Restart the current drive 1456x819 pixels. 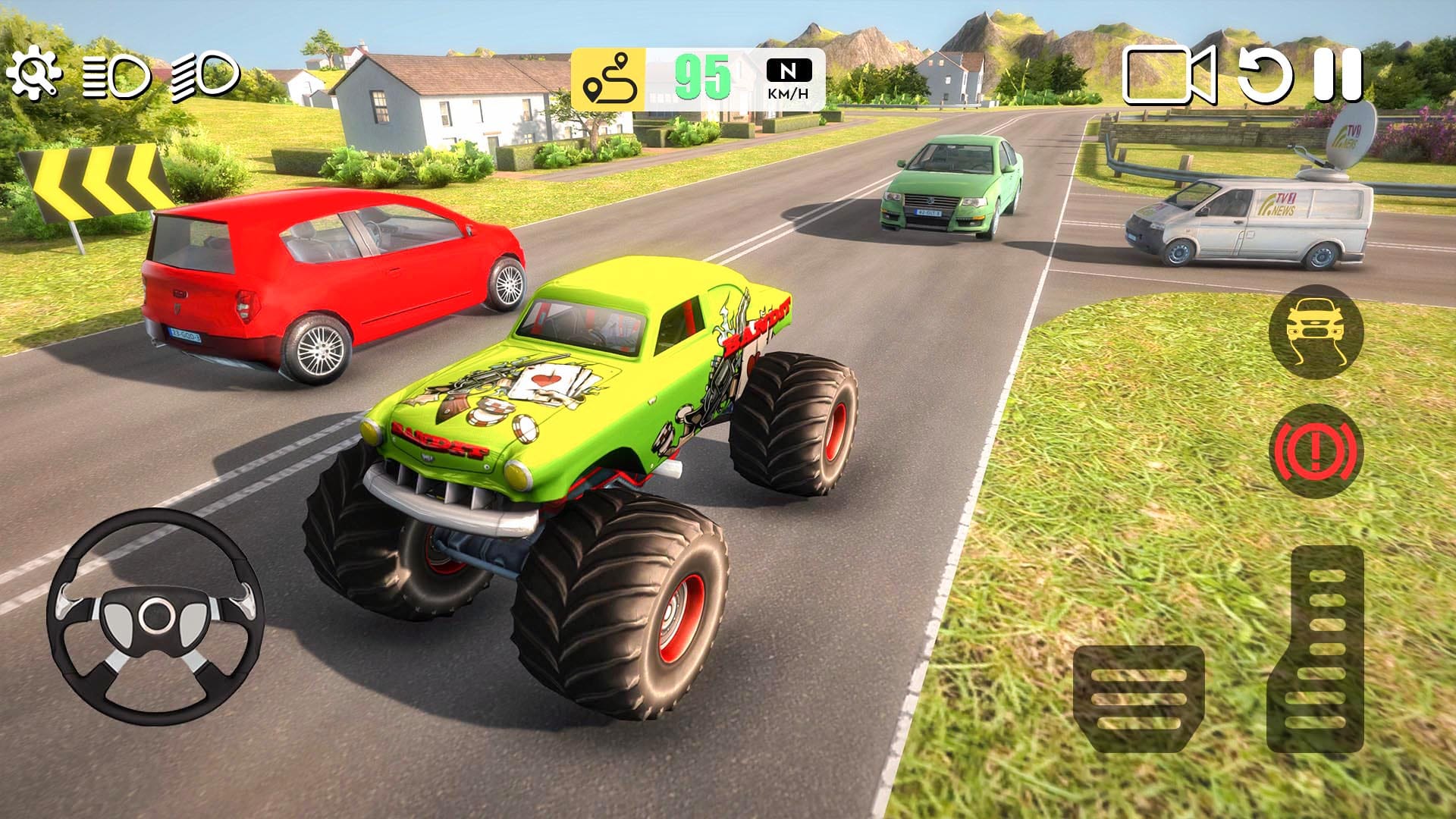(x=1267, y=76)
